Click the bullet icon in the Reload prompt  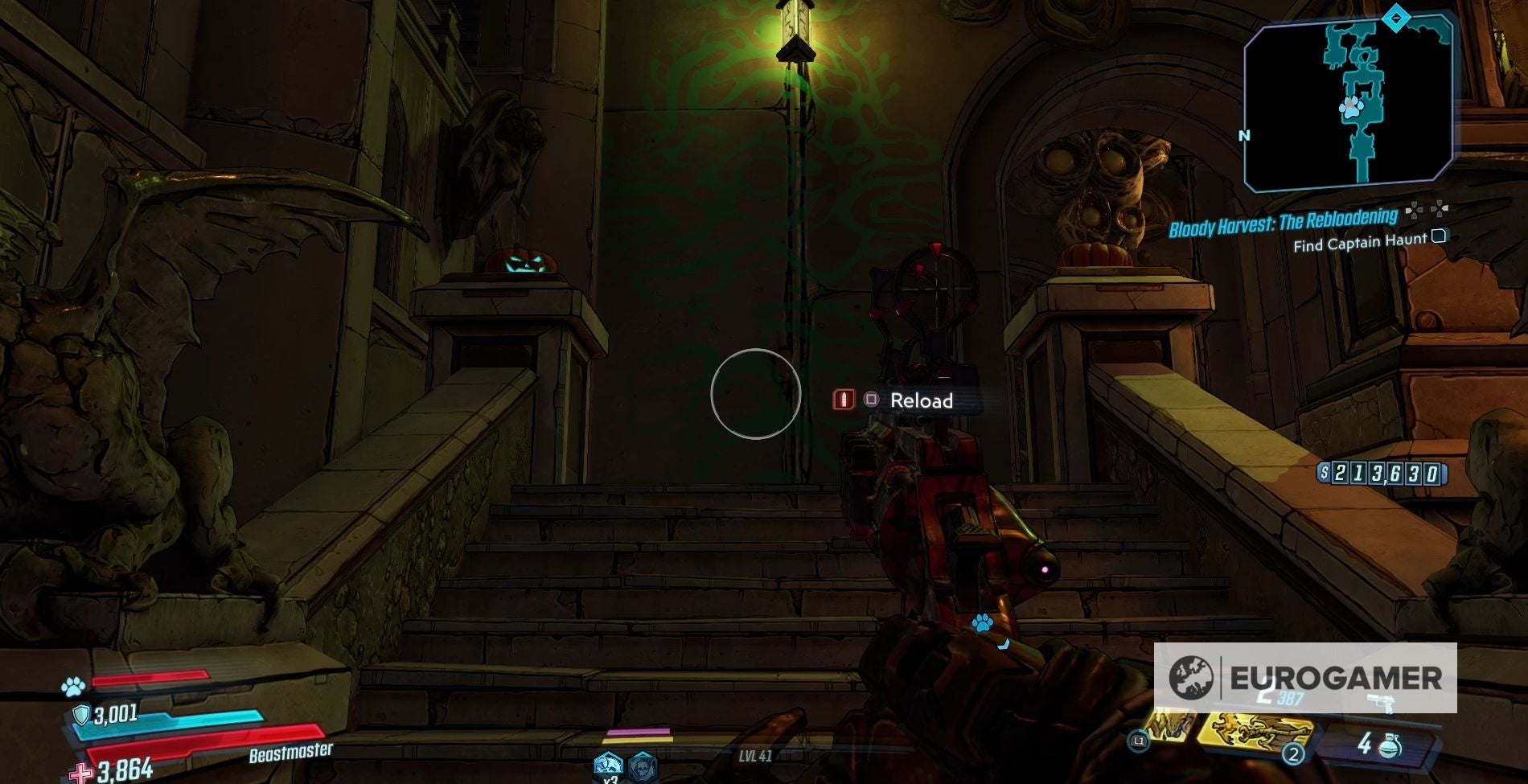click(x=842, y=400)
